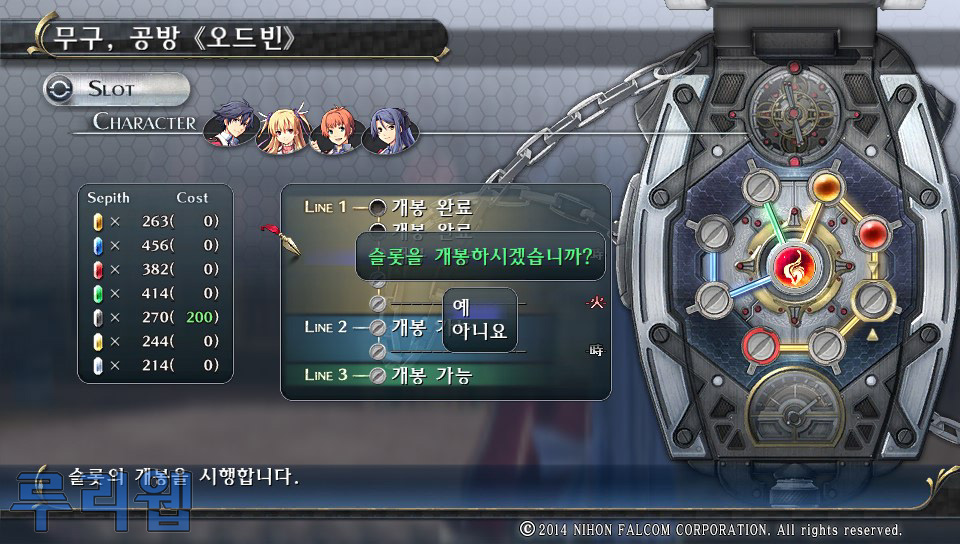Confirm slot opening with 예
The height and width of the screenshot is (544, 960).
[x=462, y=307]
